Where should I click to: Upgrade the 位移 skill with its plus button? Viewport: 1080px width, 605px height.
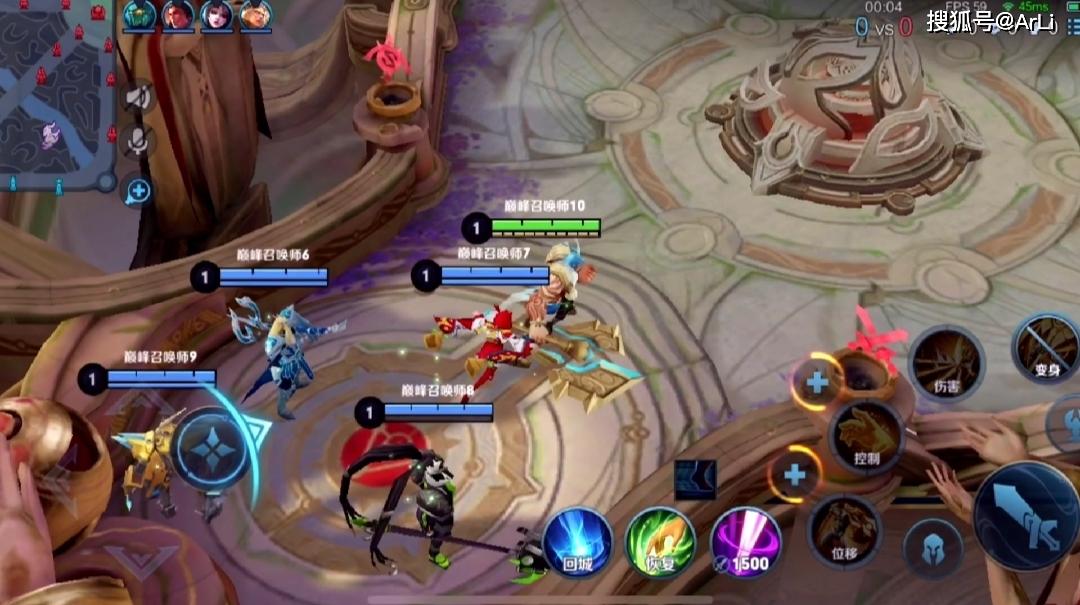click(x=796, y=473)
